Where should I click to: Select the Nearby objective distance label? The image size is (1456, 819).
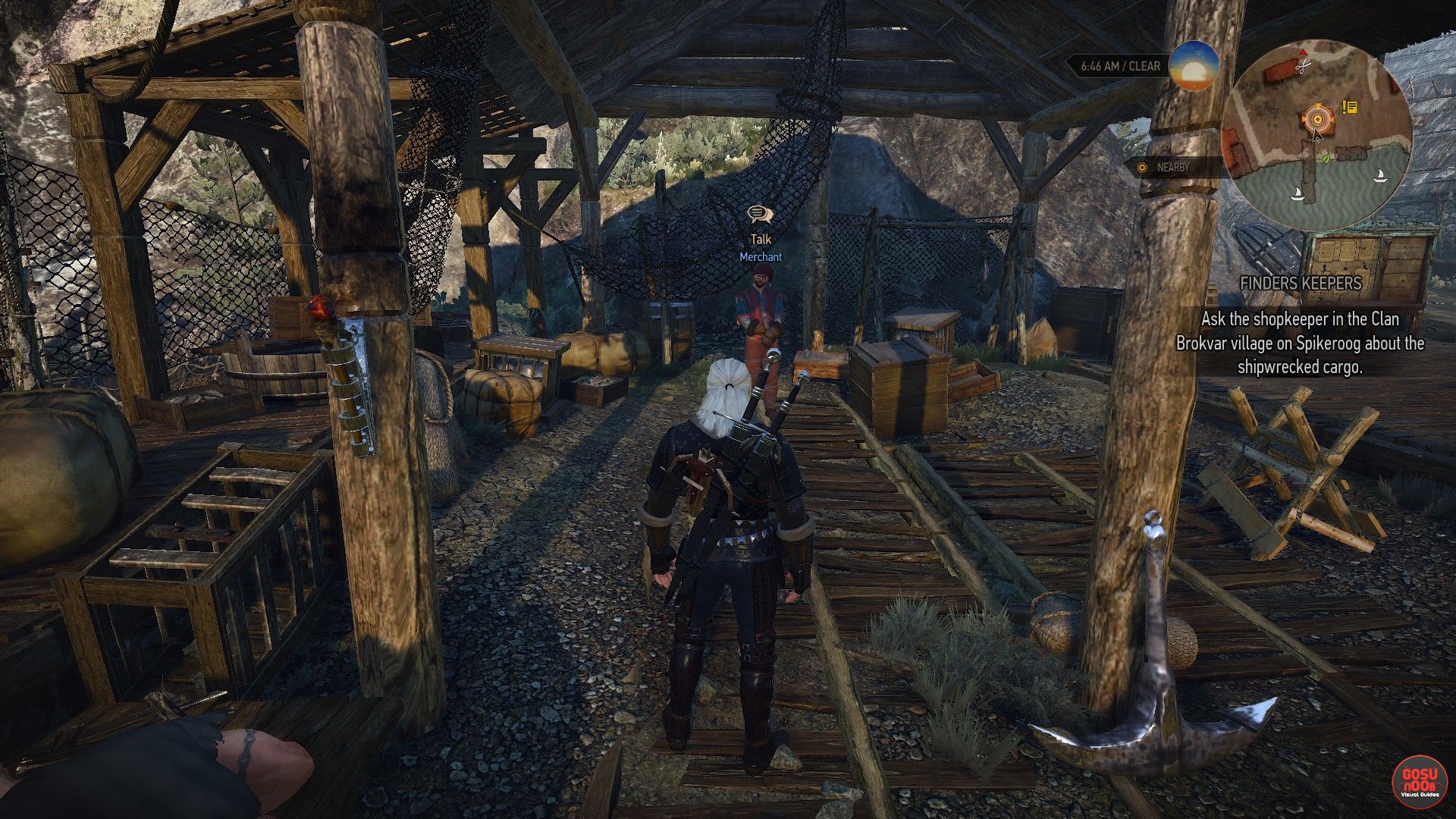[1172, 168]
